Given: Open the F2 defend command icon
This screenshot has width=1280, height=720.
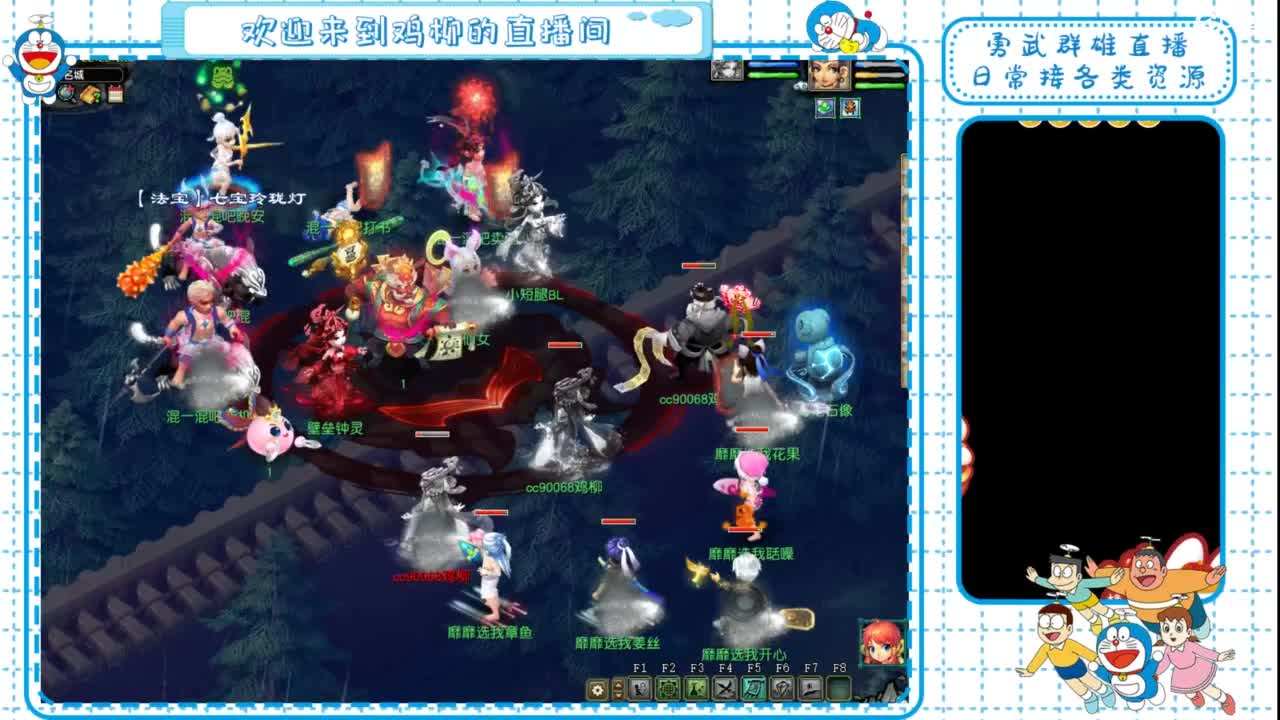Looking at the screenshot, I should pos(667,688).
